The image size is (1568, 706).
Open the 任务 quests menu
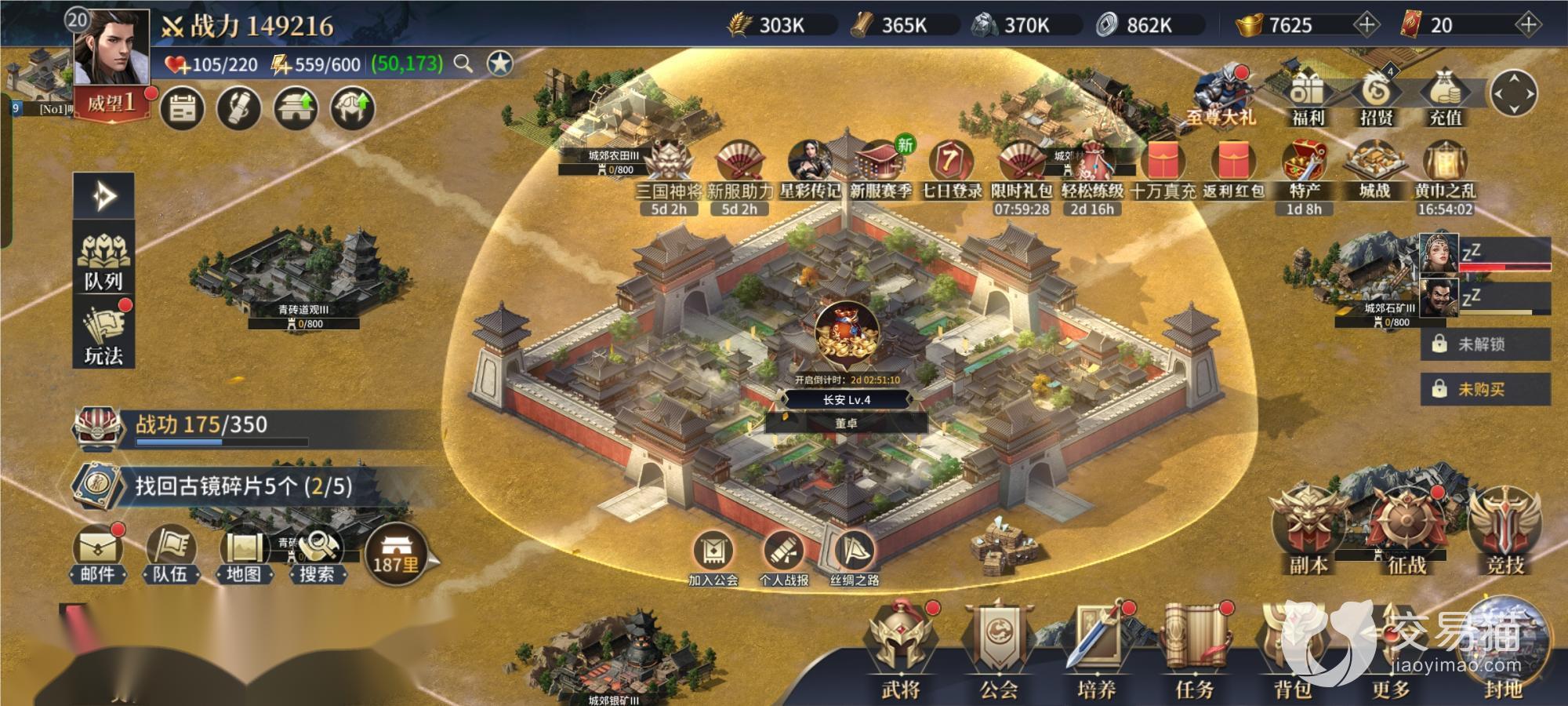tap(1194, 651)
